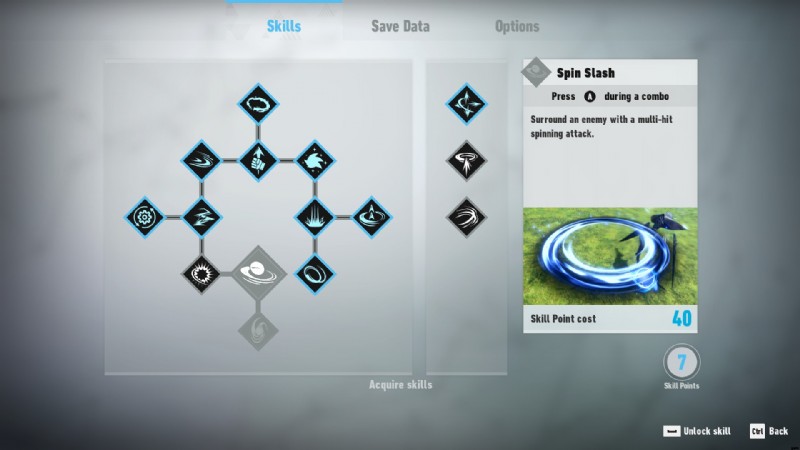Open the Options tab

coord(517,26)
